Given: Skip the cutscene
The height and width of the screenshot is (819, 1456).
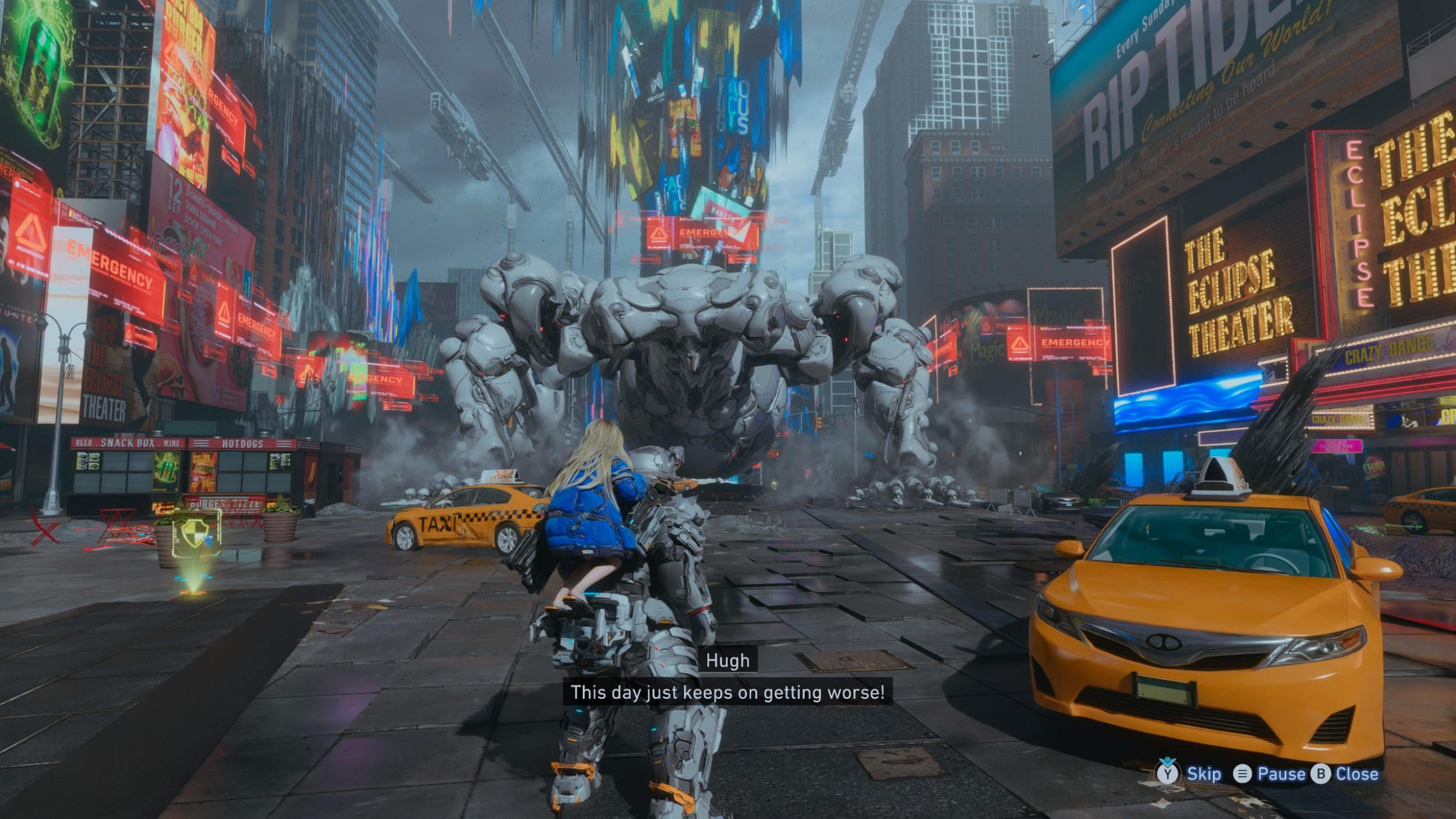Looking at the screenshot, I should coord(1190,774).
